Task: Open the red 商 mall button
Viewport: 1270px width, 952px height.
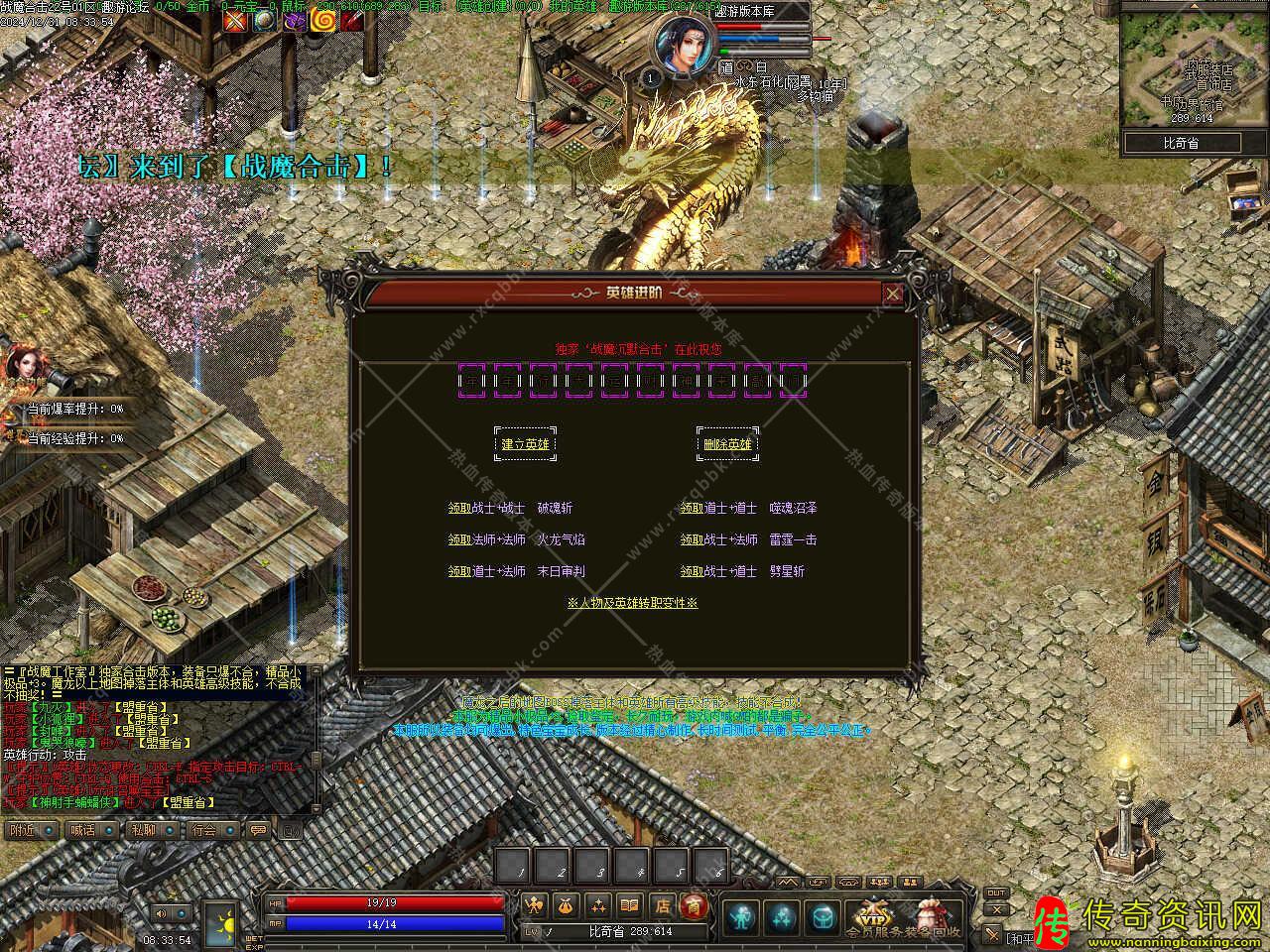Action: pyautogui.click(x=694, y=904)
